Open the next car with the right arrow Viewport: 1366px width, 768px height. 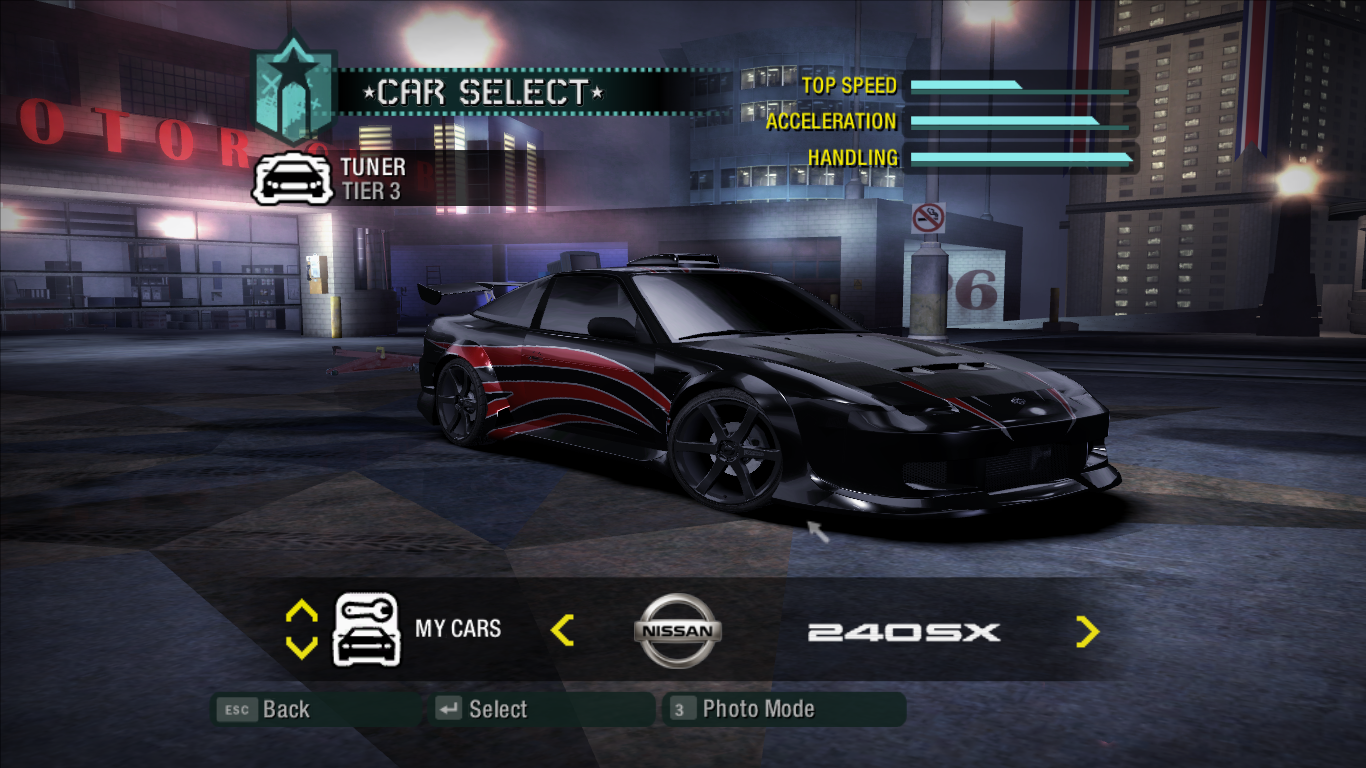1089,631
